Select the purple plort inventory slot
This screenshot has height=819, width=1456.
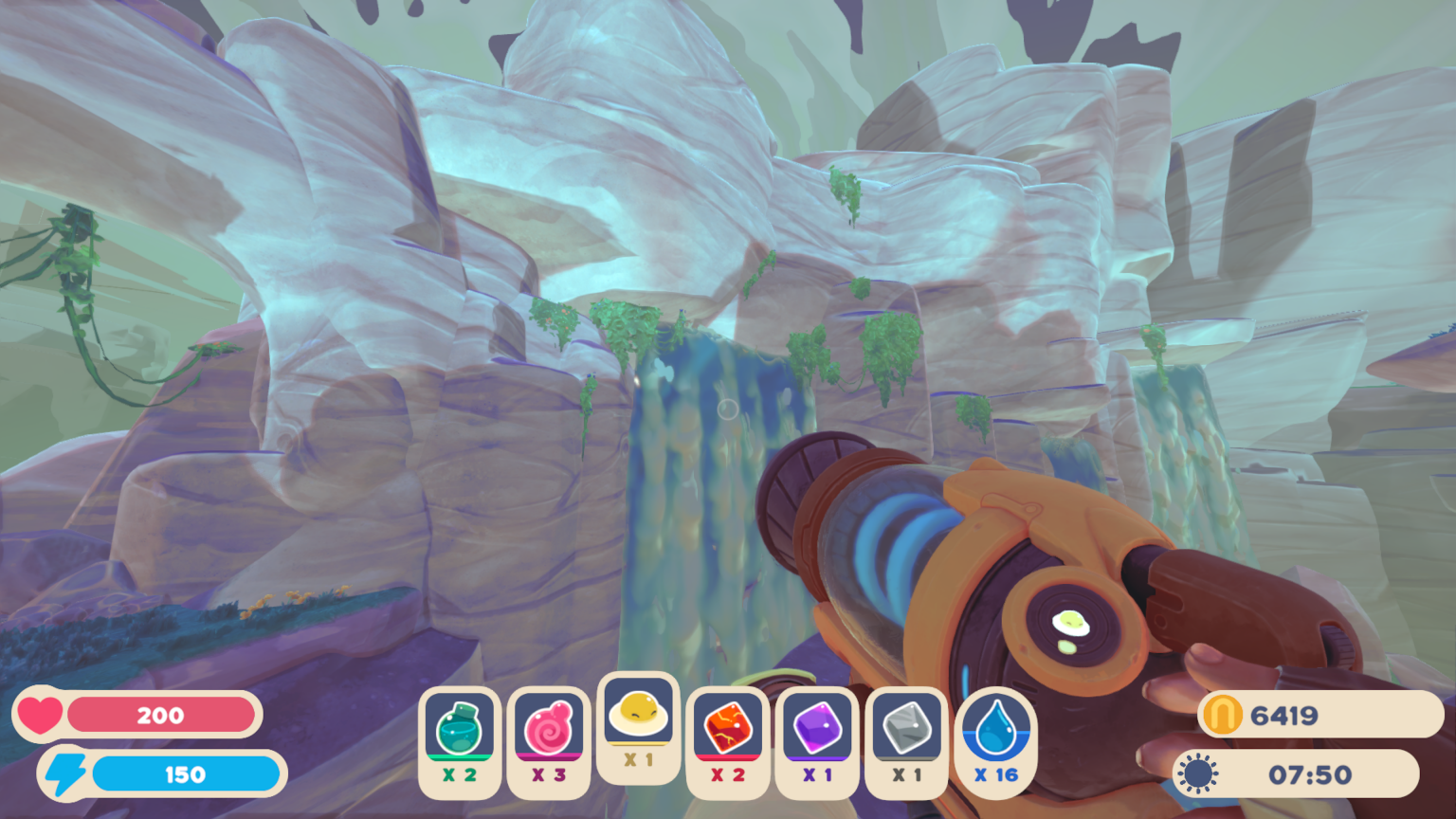pyautogui.click(x=816, y=725)
